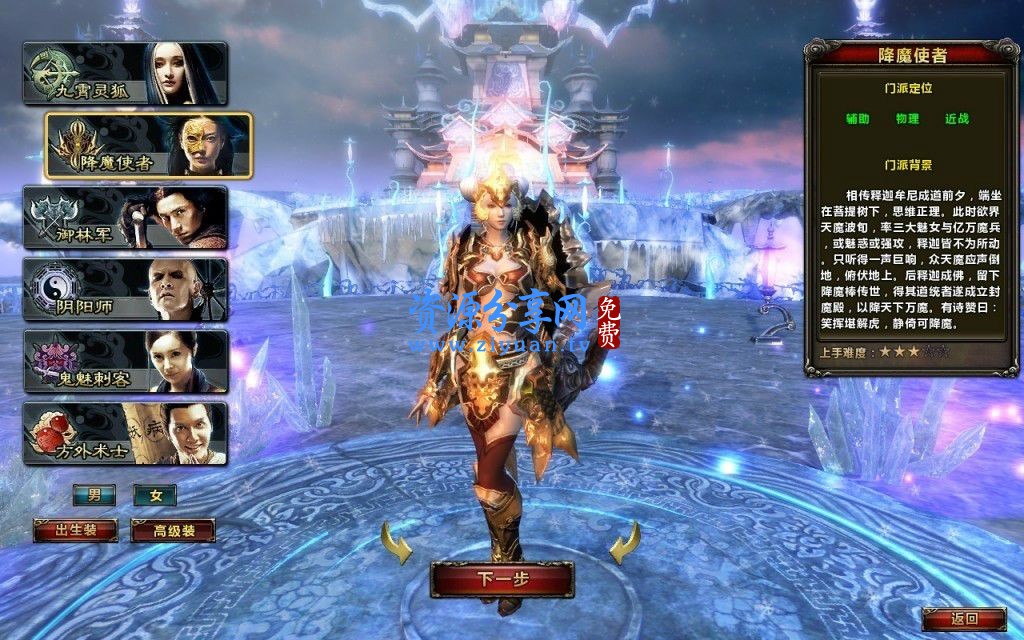This screenshot has height=640, width=1024.
Task: Select the 九霄灵狐 class
Action: pyautogui.click(x=125, y=73)
